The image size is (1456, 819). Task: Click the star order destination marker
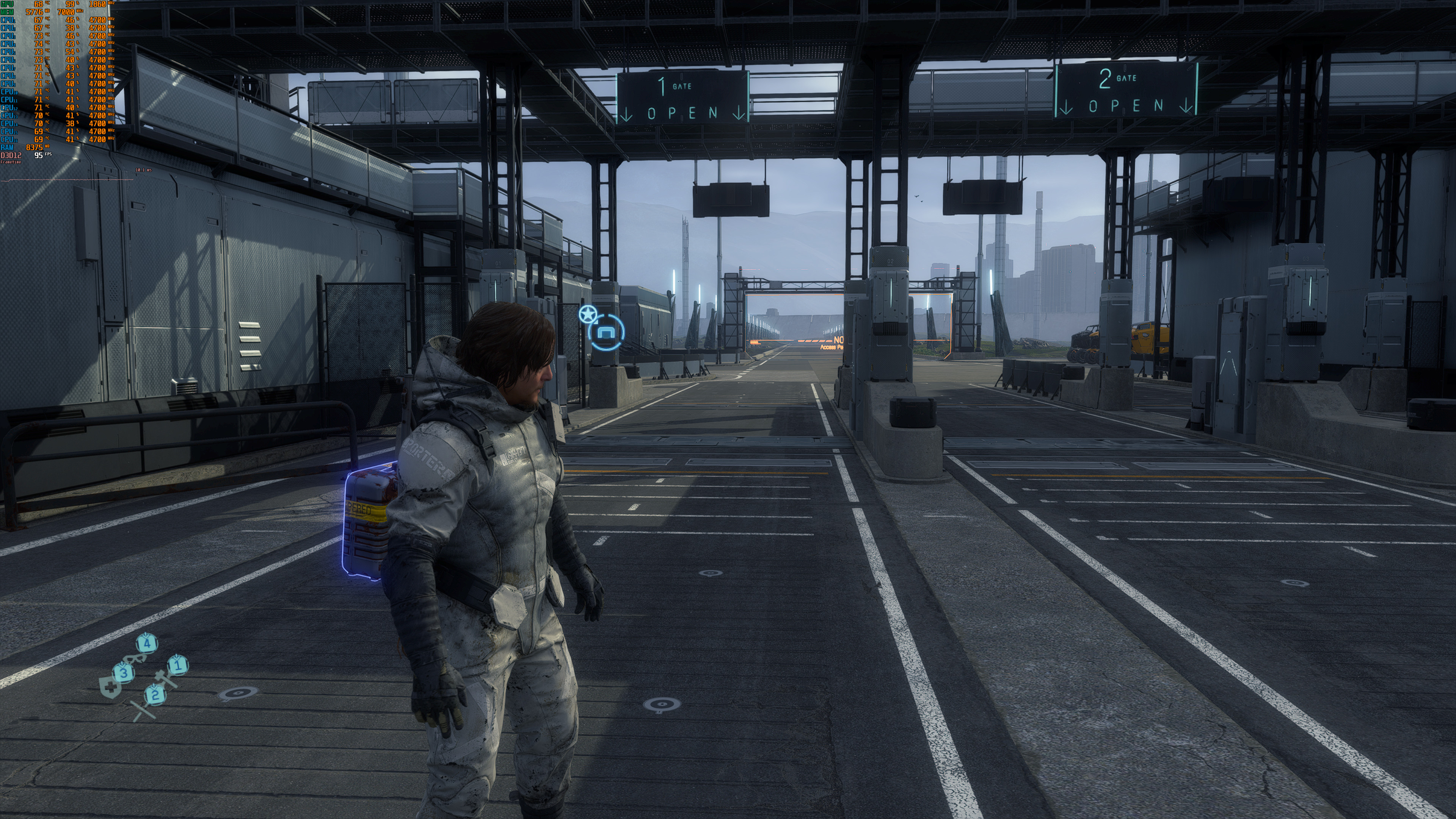(x=588, y=314)
